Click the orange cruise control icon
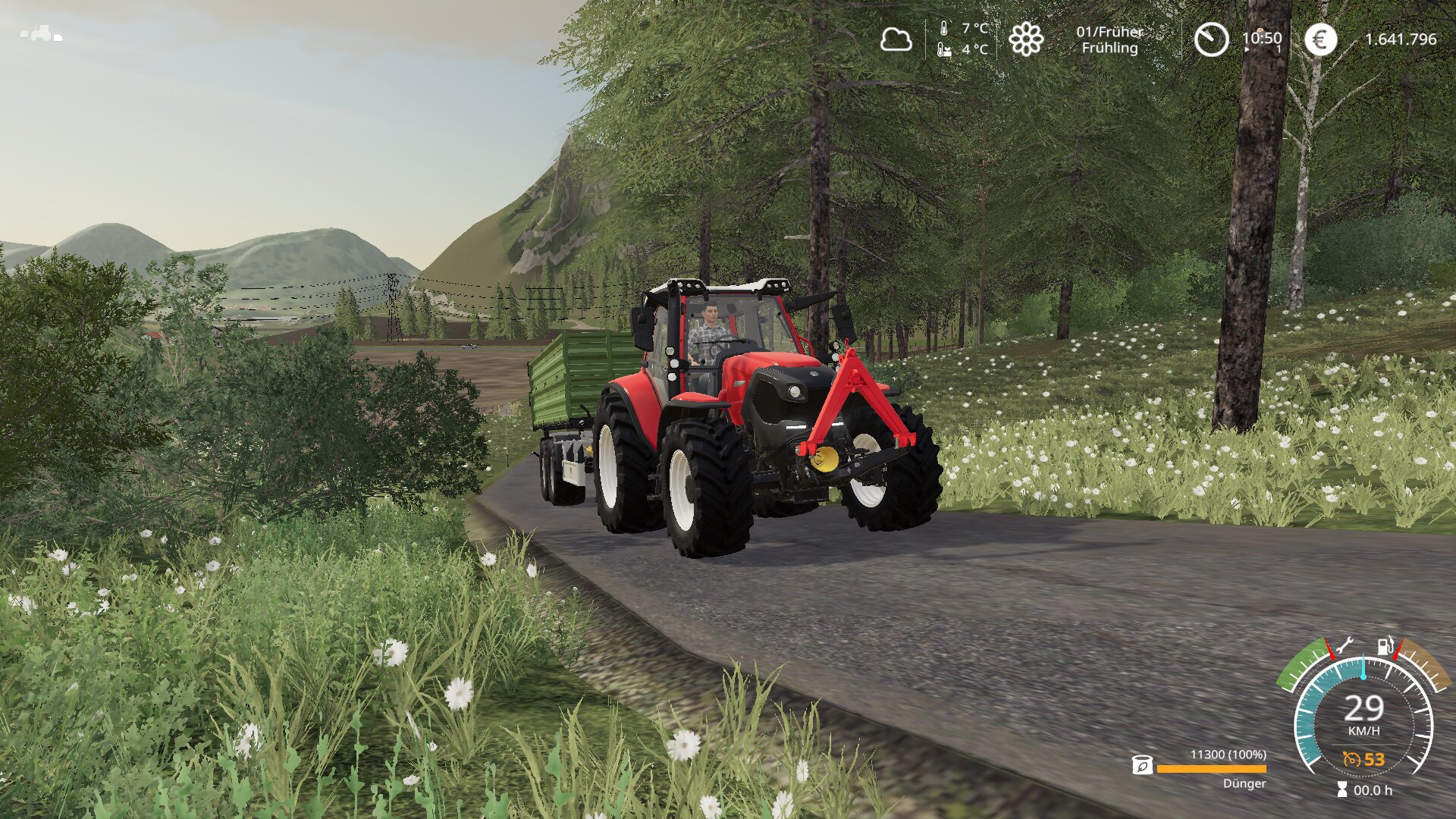This screenshot has height=819, width=1456. (1351, 759)
